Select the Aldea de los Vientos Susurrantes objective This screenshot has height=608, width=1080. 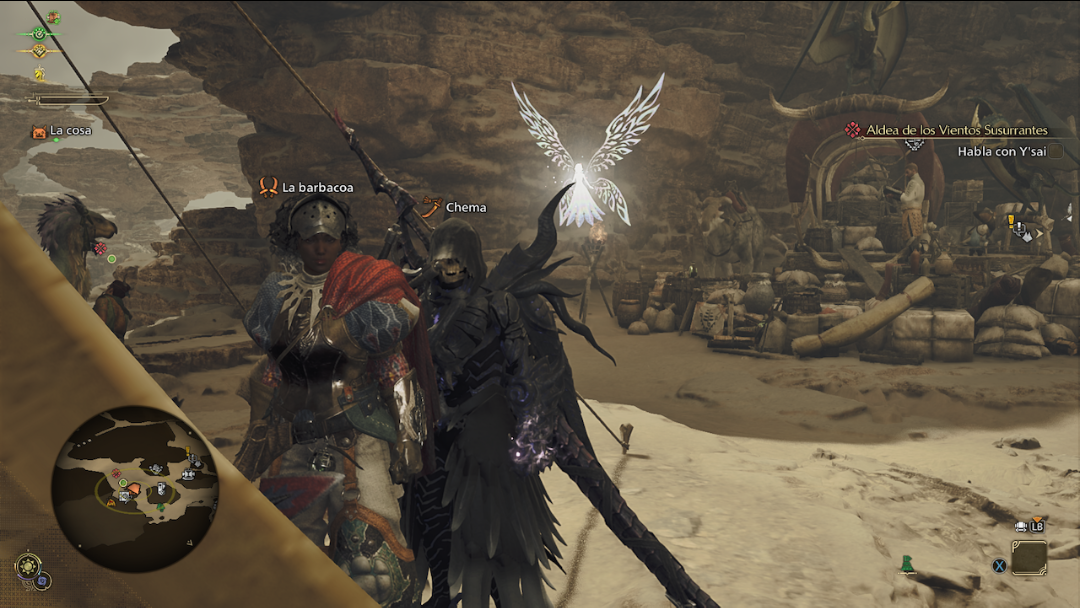945,130
